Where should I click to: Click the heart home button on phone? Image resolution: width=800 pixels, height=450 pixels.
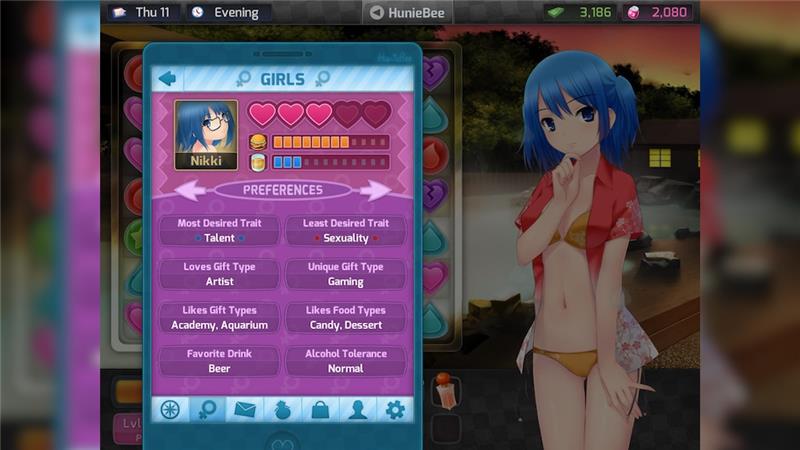(x=283, y=441)
